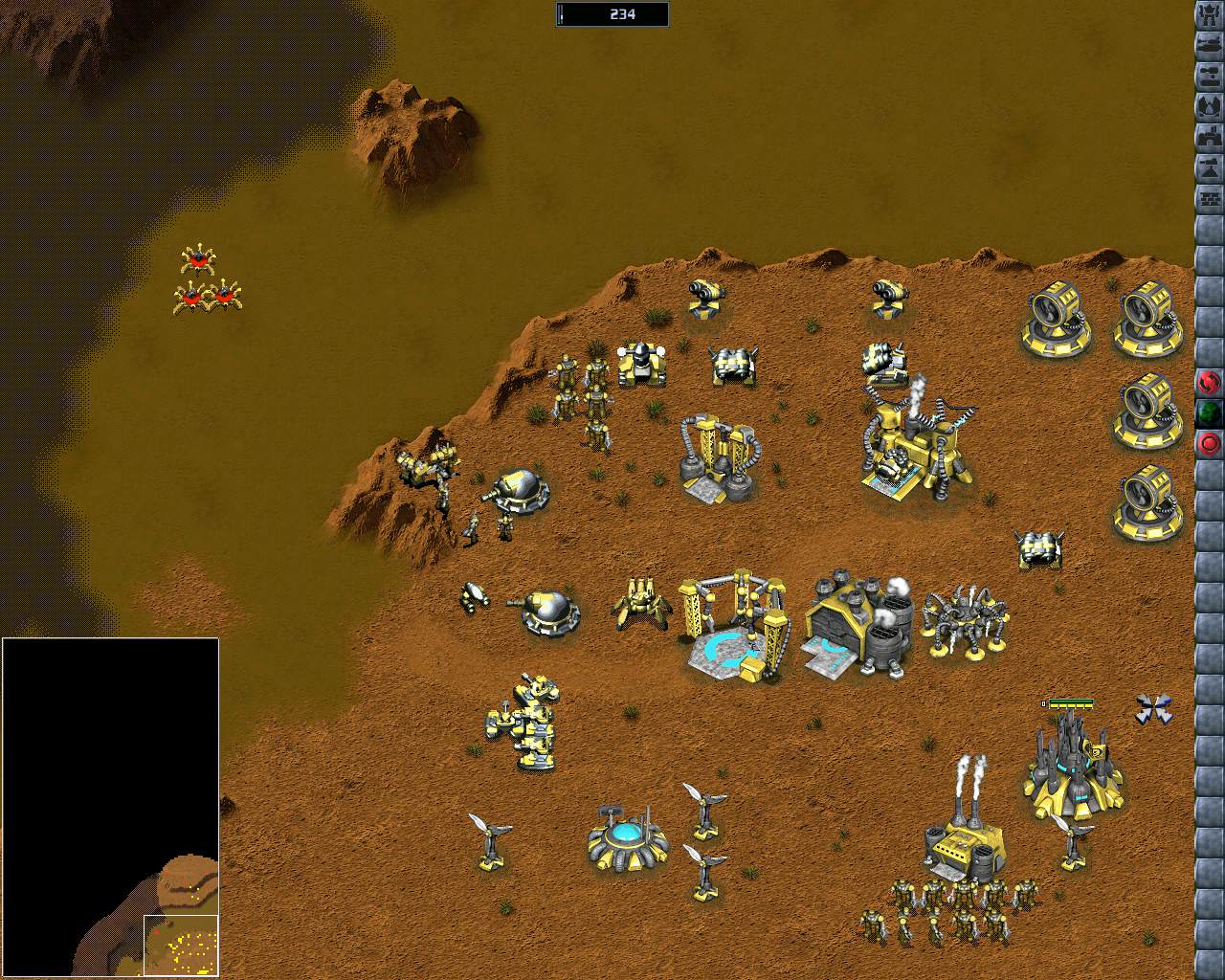The height and width of the screenshot is (980, 1225).
Task: Select the tank vehicle build category
Action: [1210, 45]
